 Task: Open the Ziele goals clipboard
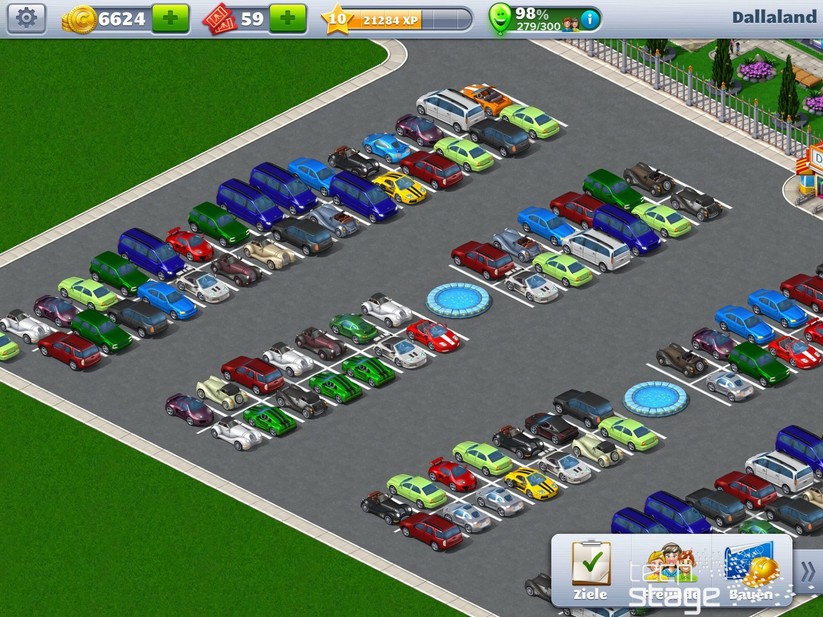(x=590, y=571)
